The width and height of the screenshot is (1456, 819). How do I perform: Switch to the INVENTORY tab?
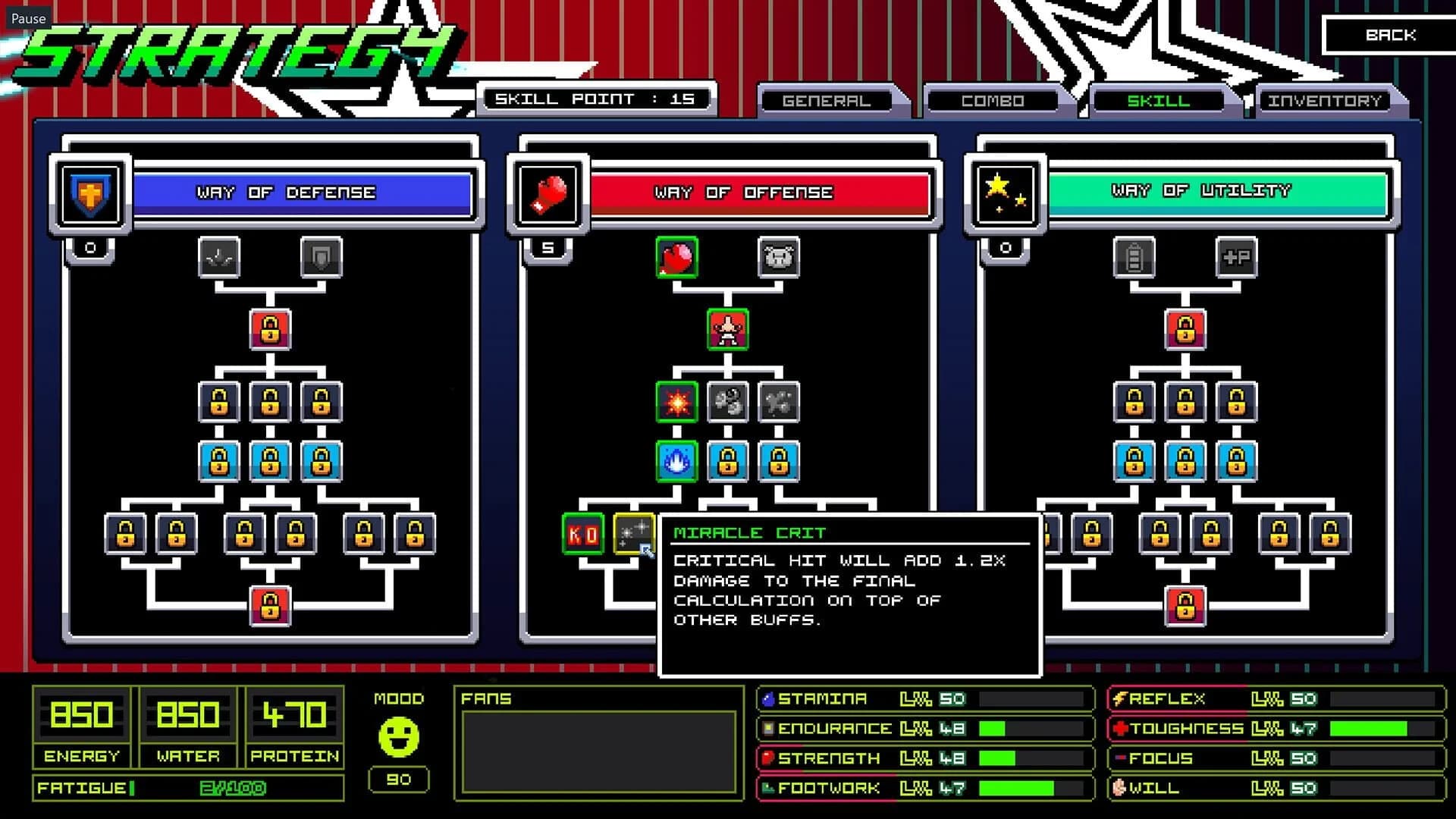[x=1326, y=99]
